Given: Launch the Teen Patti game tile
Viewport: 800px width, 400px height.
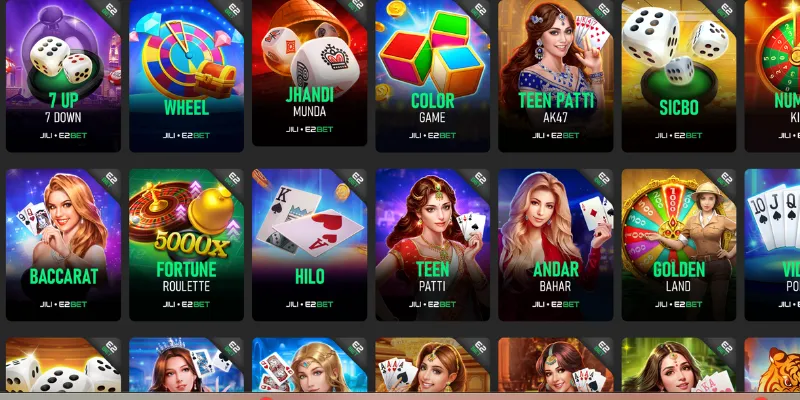Looking at the screenshot, I should (432, 240).
